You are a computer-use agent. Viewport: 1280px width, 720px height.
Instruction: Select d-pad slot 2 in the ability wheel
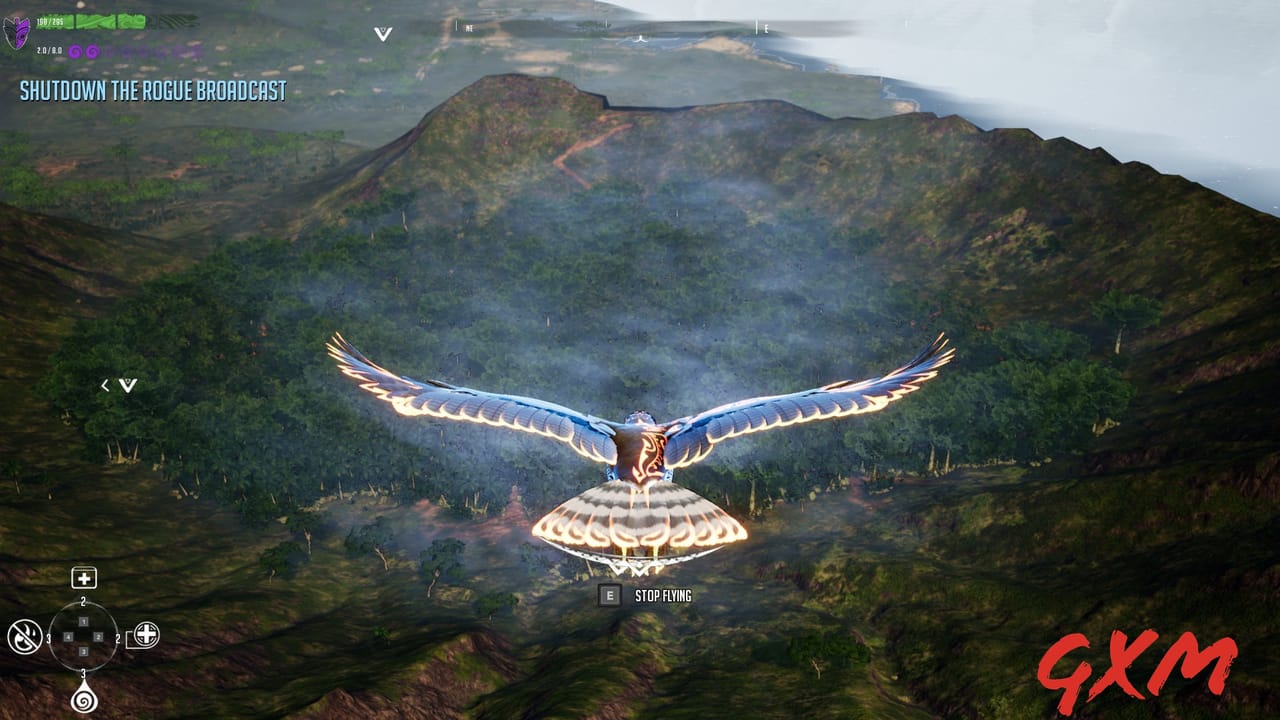tap(97, 637)
